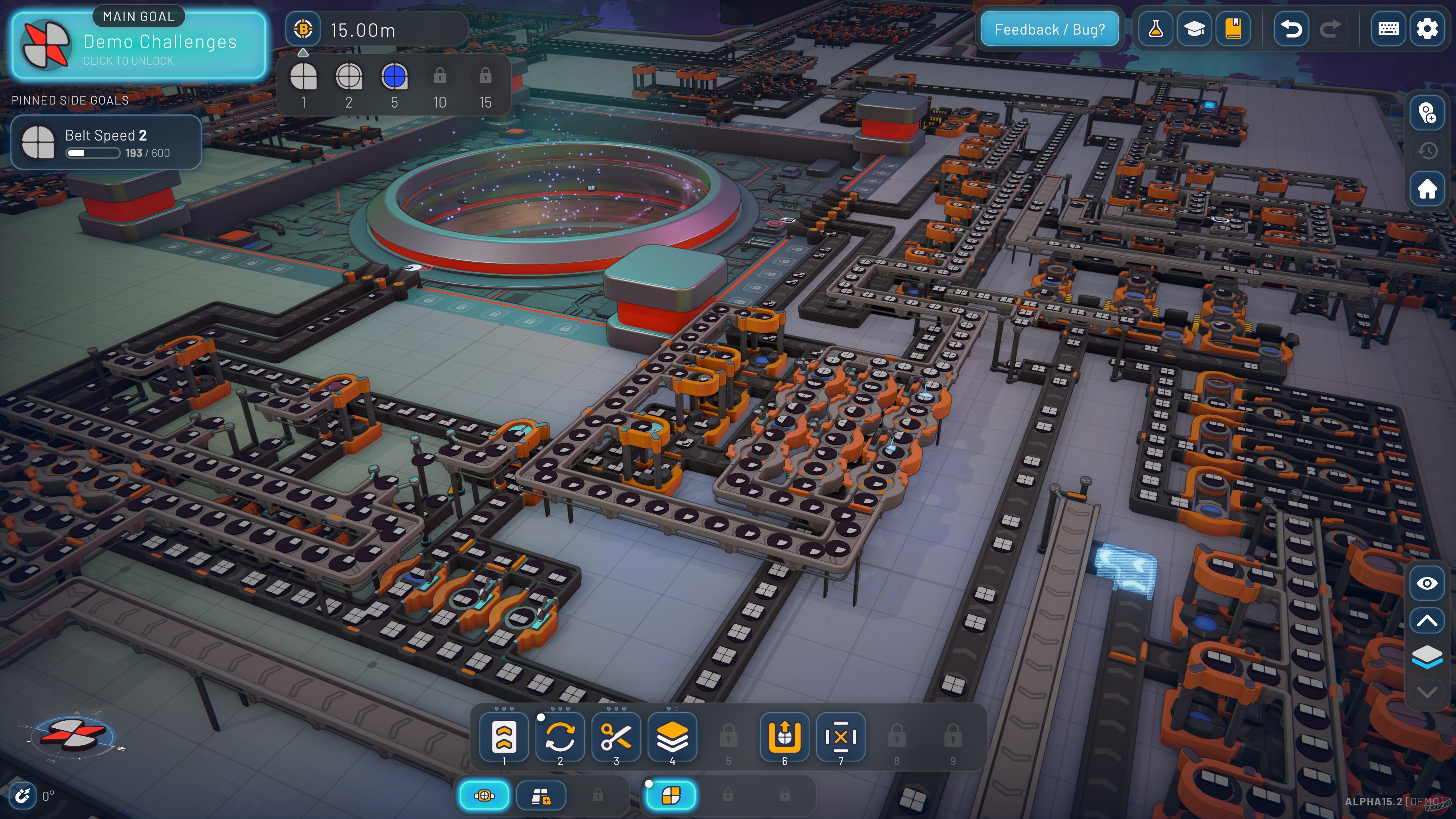Pick the scissors cutter tool

point(616,737)
